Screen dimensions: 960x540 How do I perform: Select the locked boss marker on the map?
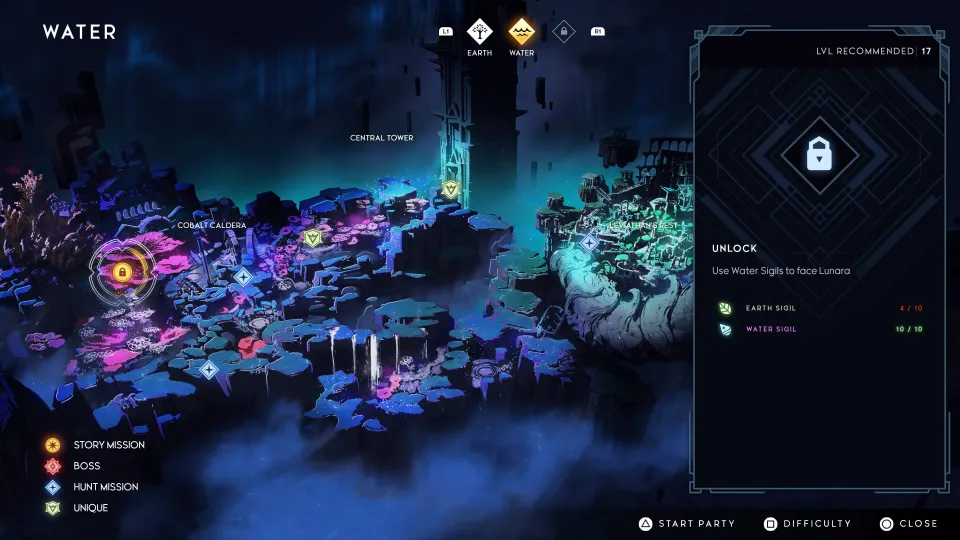(122, 271)
